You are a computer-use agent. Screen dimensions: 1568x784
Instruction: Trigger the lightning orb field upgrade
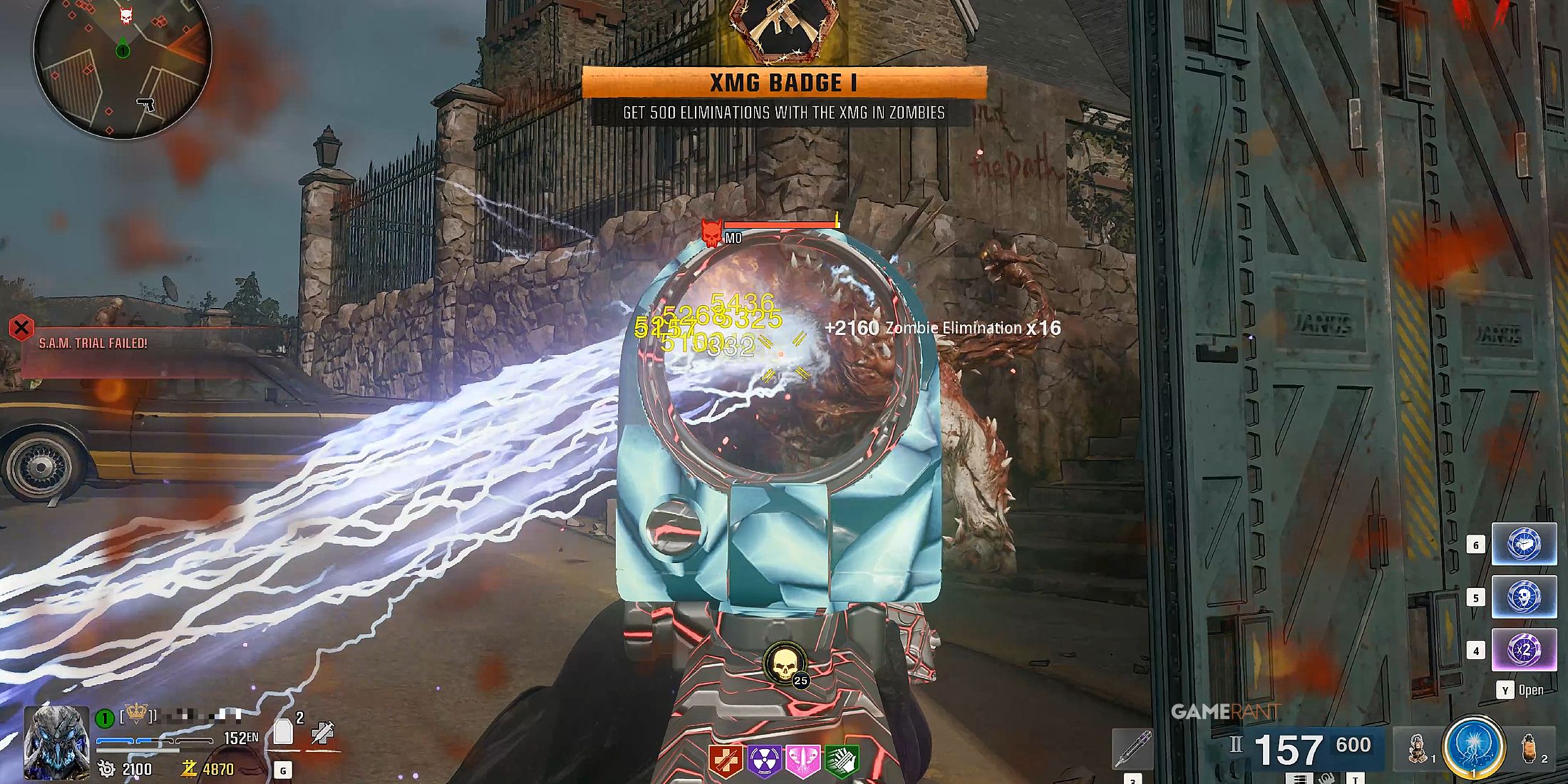(x=1473, y=747)
